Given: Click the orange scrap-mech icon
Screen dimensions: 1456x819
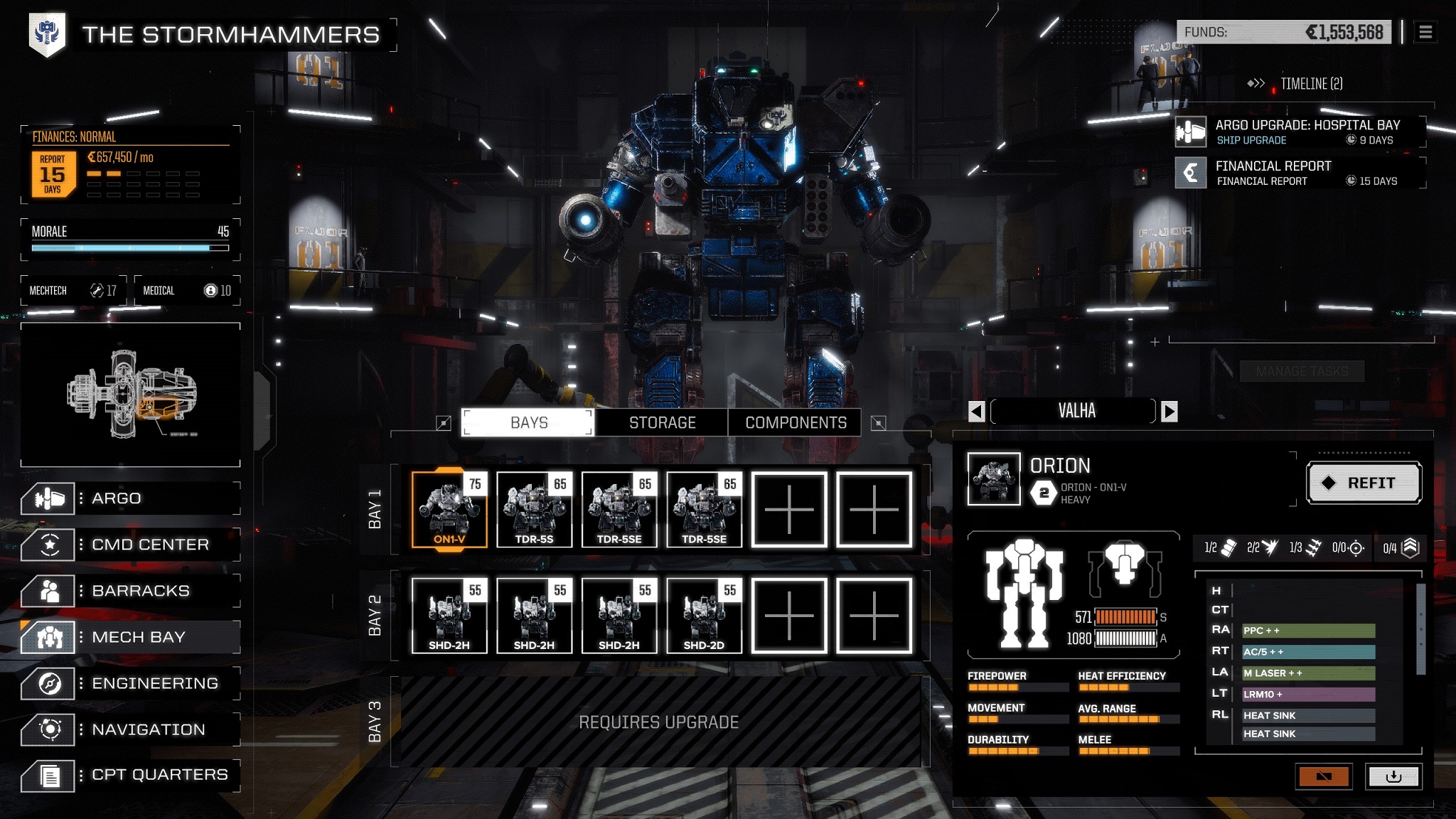Looking at the screenshot, I should coord(1324,776).
